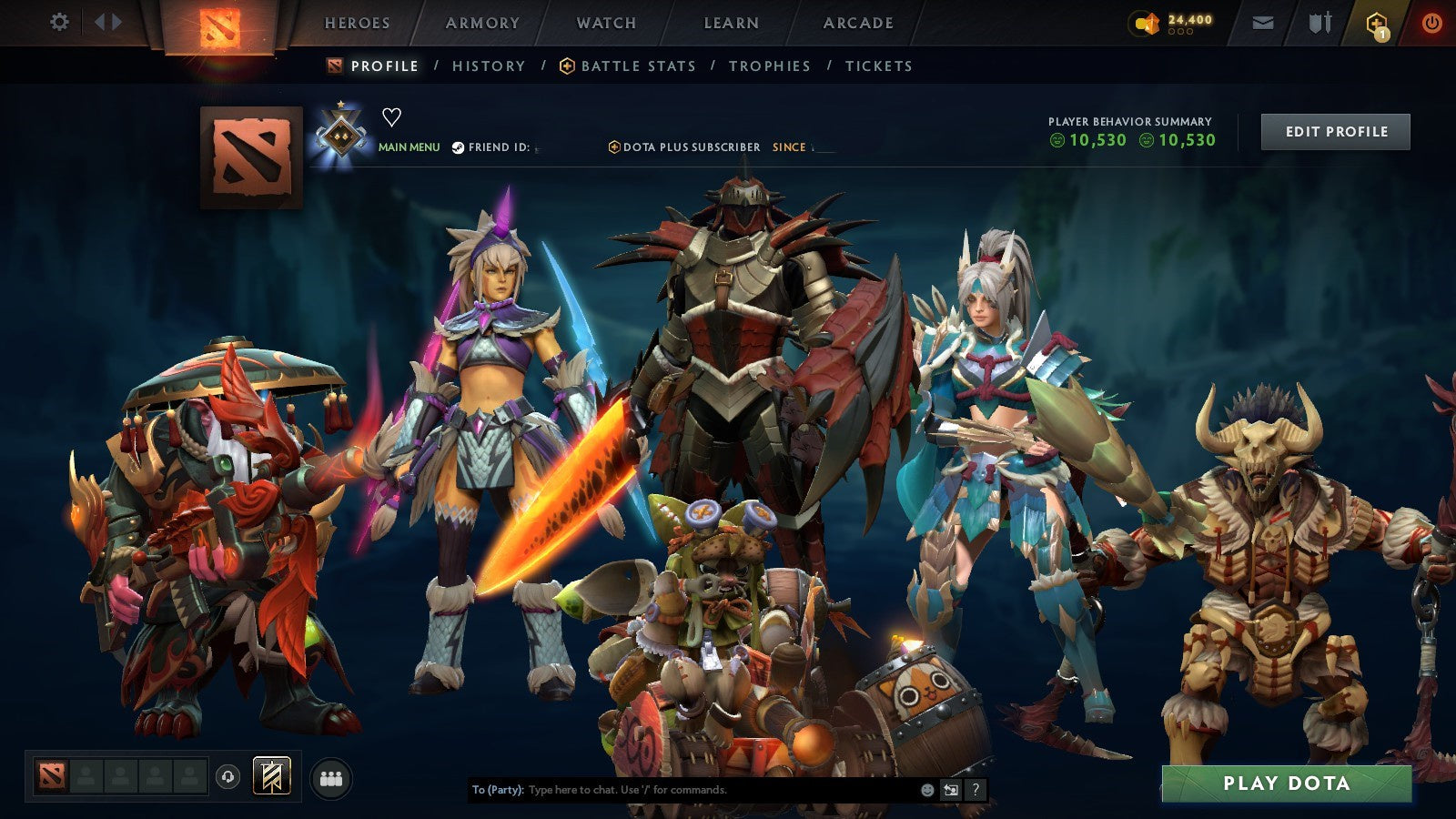
Task: Open the settings gear
Action: (60, 21)
